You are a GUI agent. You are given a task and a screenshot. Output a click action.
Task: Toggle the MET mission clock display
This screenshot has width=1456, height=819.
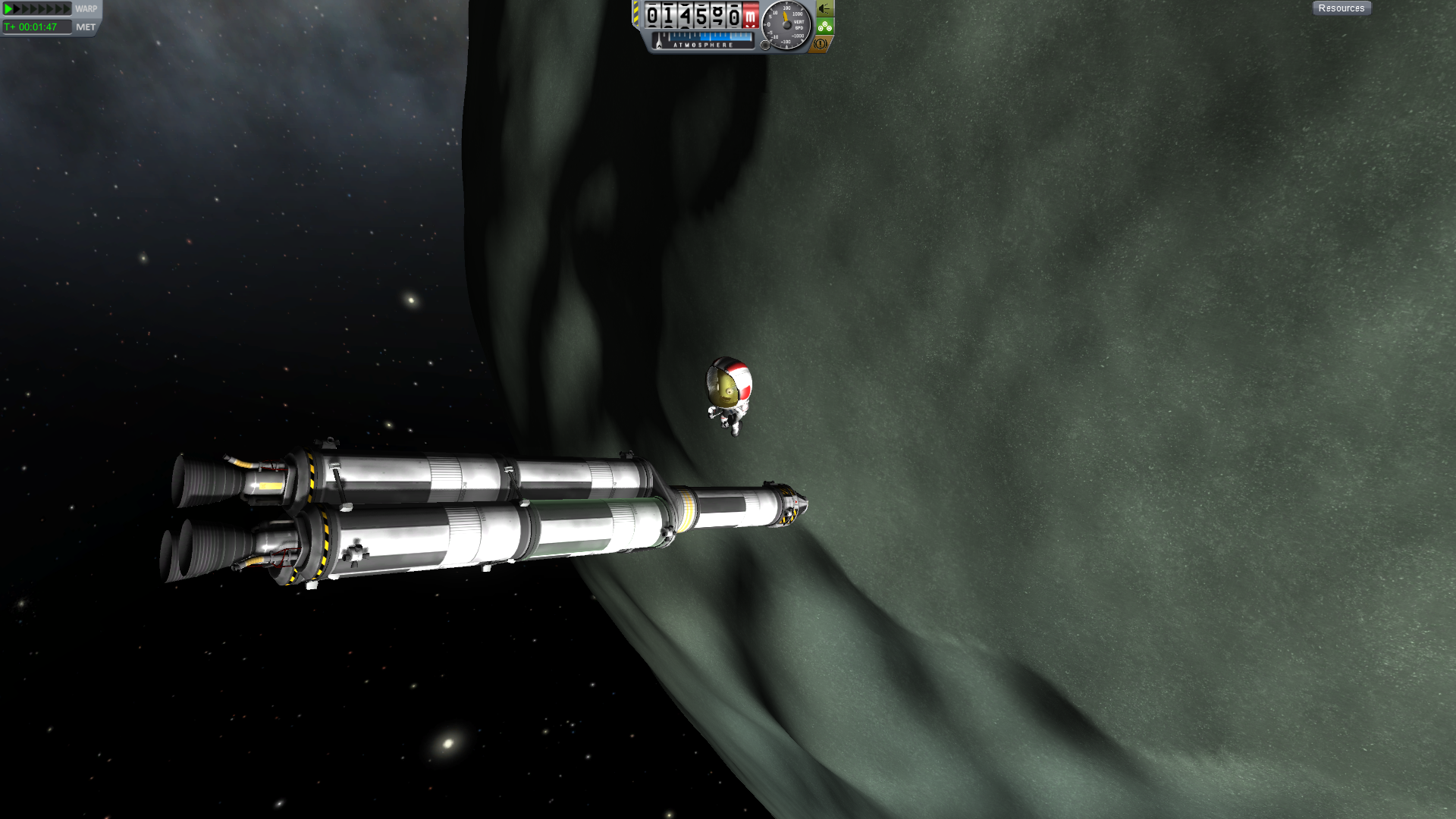tap(86, 27)
